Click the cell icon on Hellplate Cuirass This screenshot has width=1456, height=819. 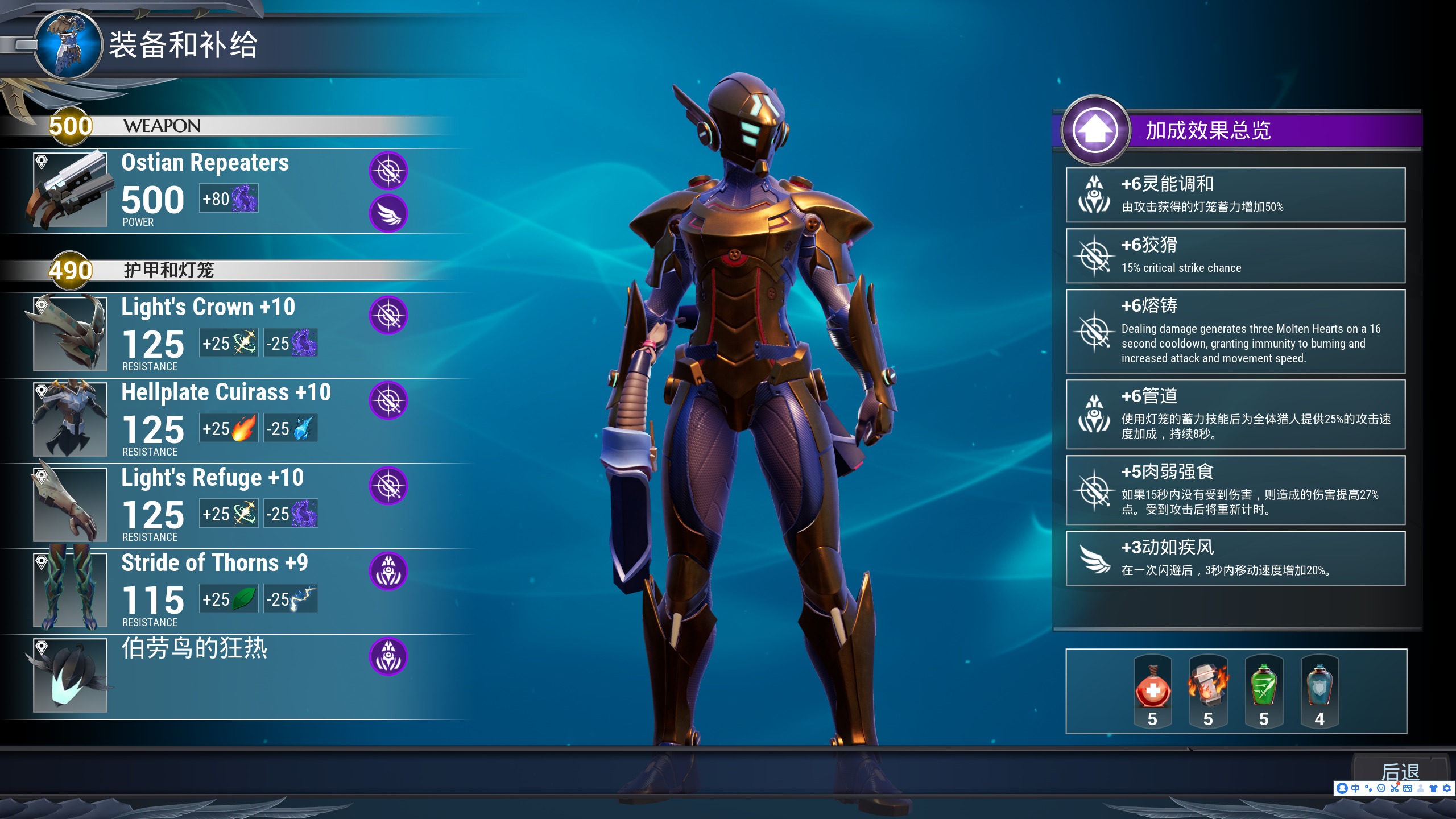click(x=388, y=400)
